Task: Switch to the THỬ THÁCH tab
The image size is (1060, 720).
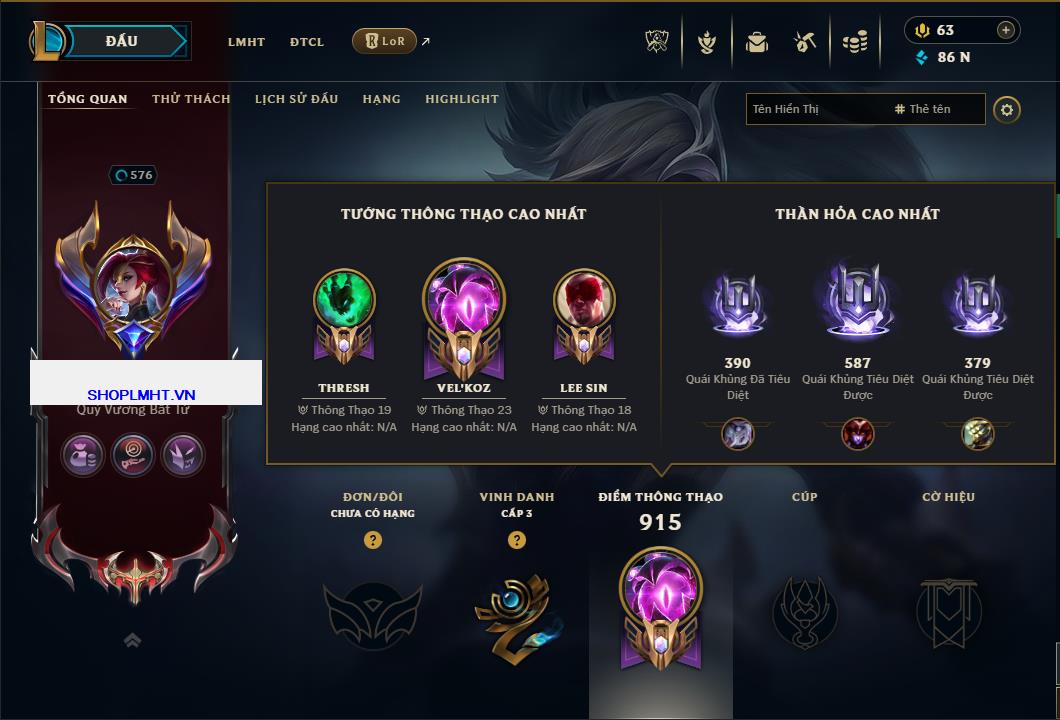Action: [x=191, y=99]
